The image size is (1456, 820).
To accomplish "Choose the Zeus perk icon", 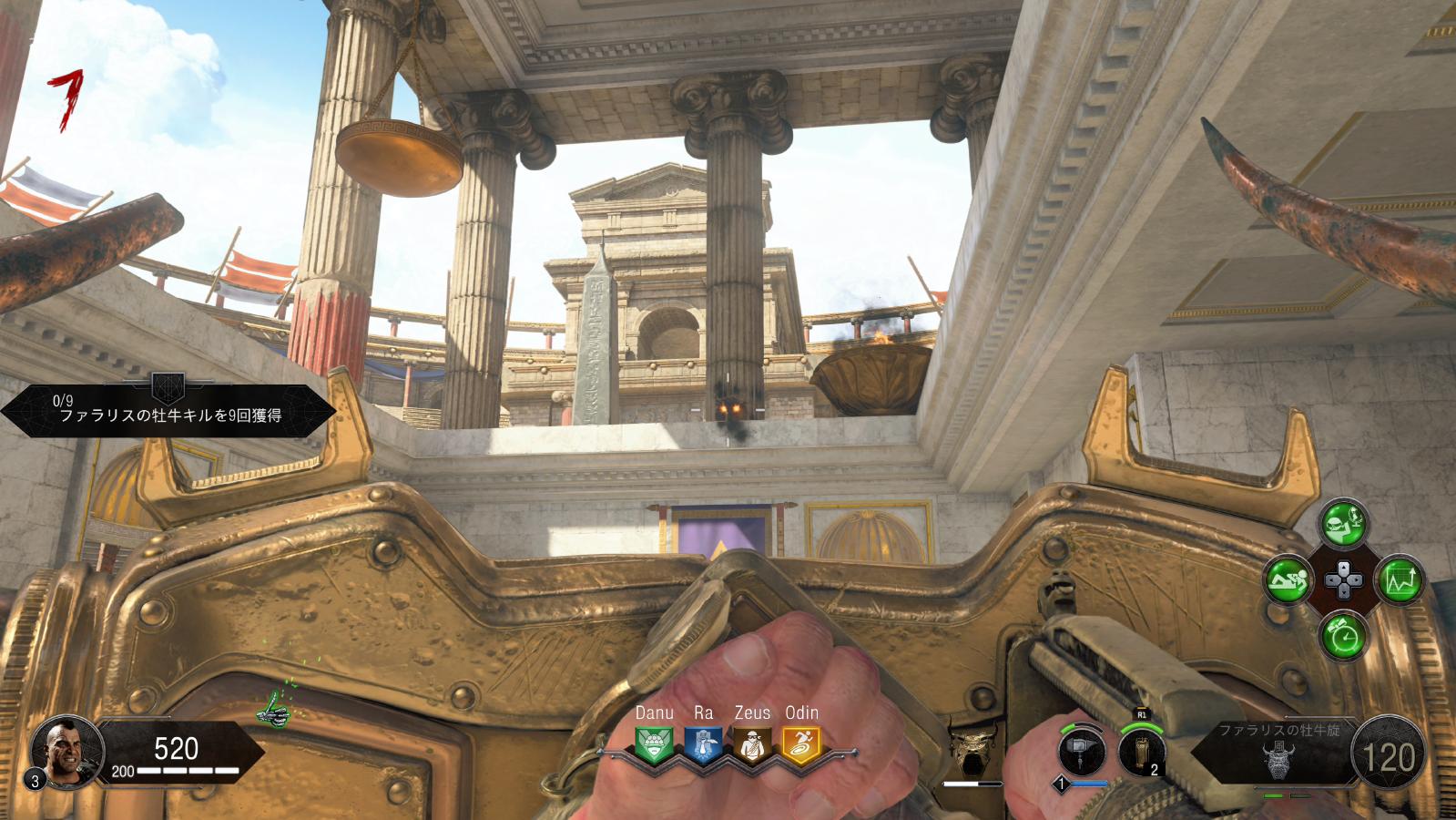I will pyautogui.click(x=752, y=744).
